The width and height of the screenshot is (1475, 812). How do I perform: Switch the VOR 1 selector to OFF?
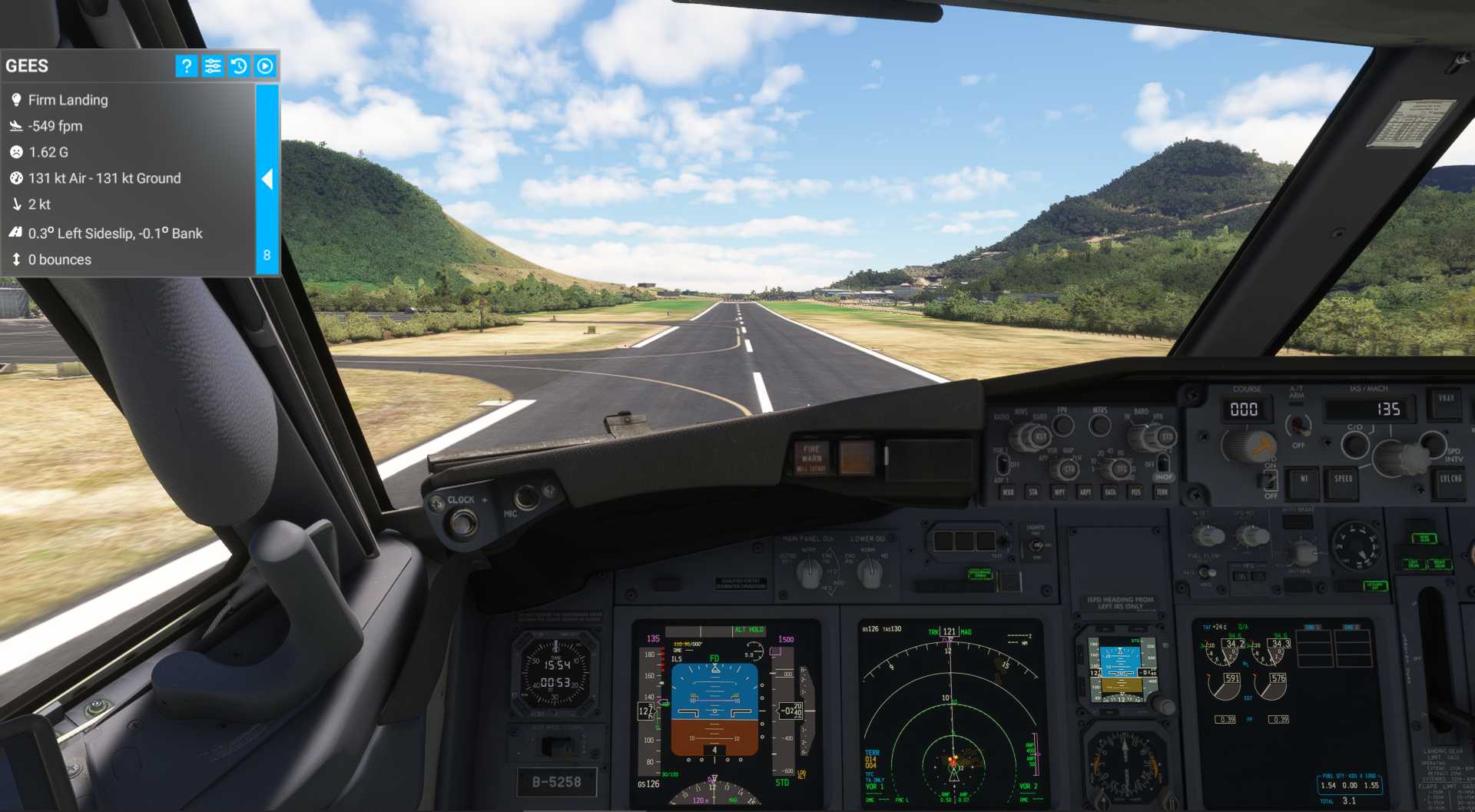click(x=1003, y=466)
